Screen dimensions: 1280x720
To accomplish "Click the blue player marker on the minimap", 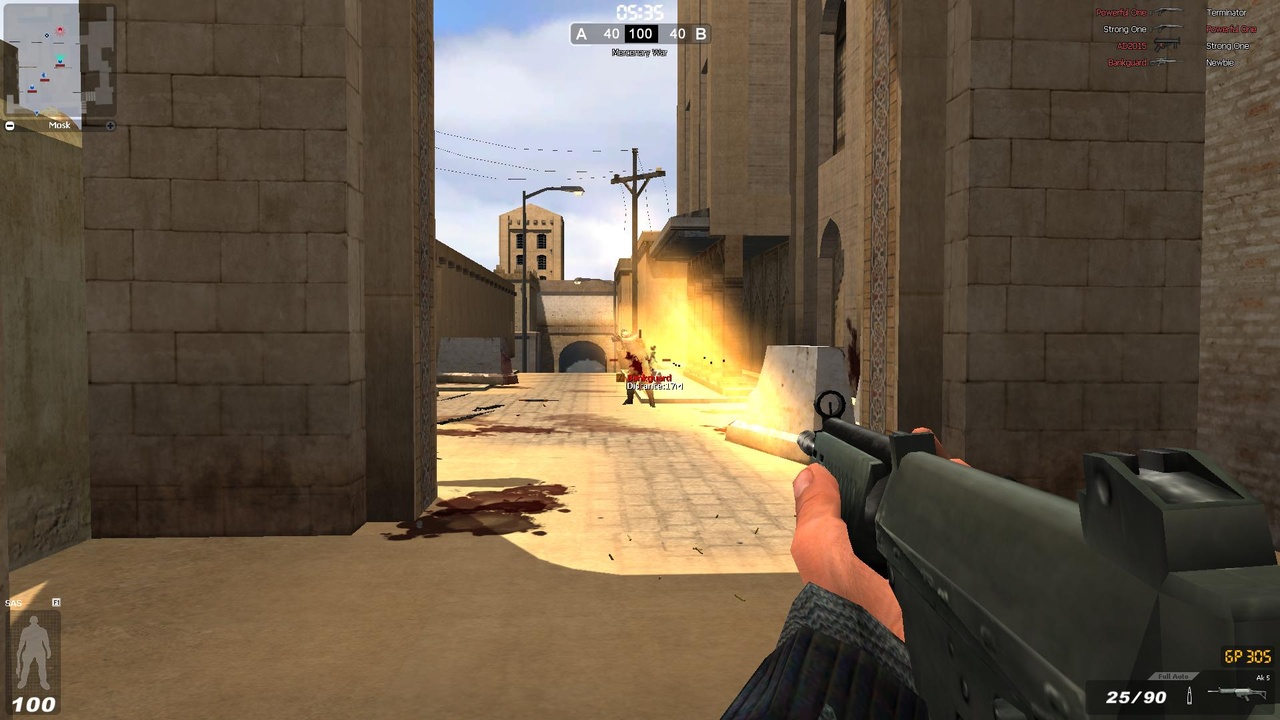I will click(60, 61).
